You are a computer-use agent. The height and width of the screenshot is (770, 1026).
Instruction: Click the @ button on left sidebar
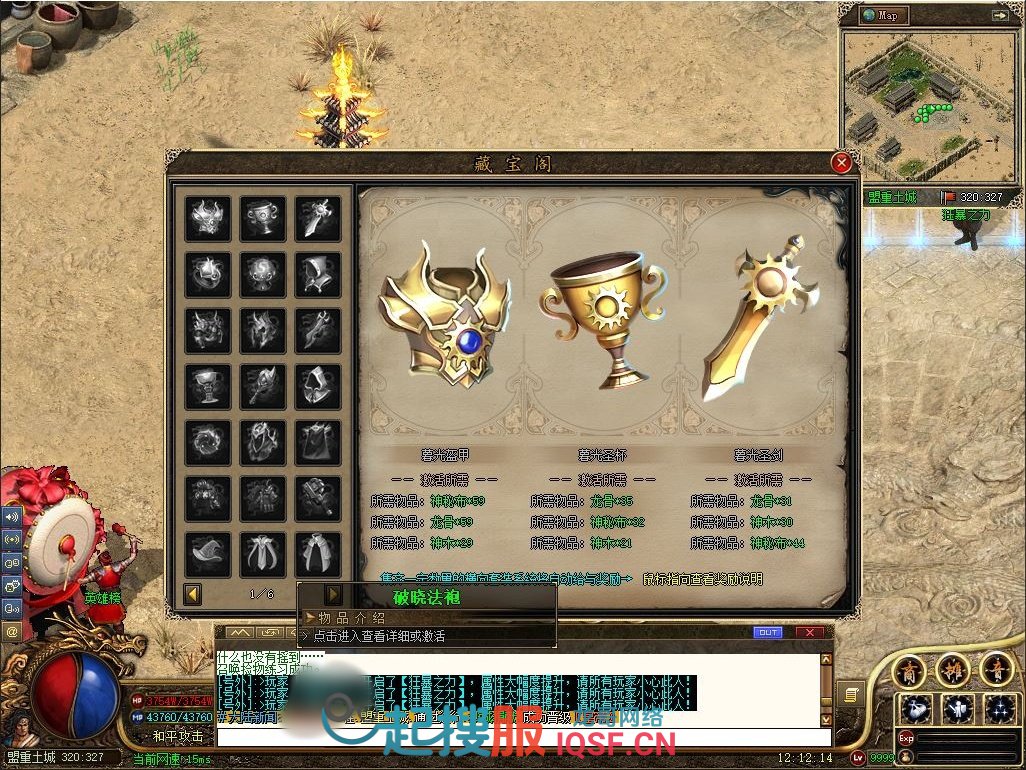tap(13, 632)
